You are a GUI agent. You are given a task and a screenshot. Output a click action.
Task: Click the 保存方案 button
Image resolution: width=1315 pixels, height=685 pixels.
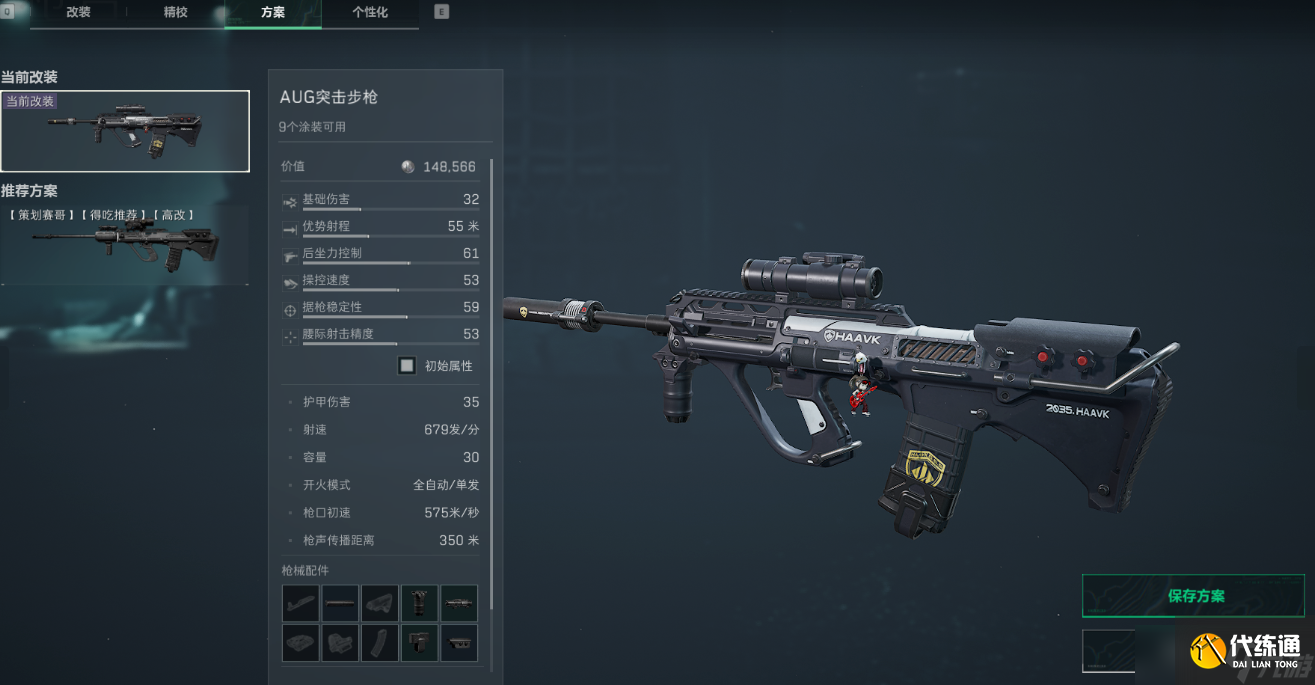pyautogui.click(x=1193, y=596)
